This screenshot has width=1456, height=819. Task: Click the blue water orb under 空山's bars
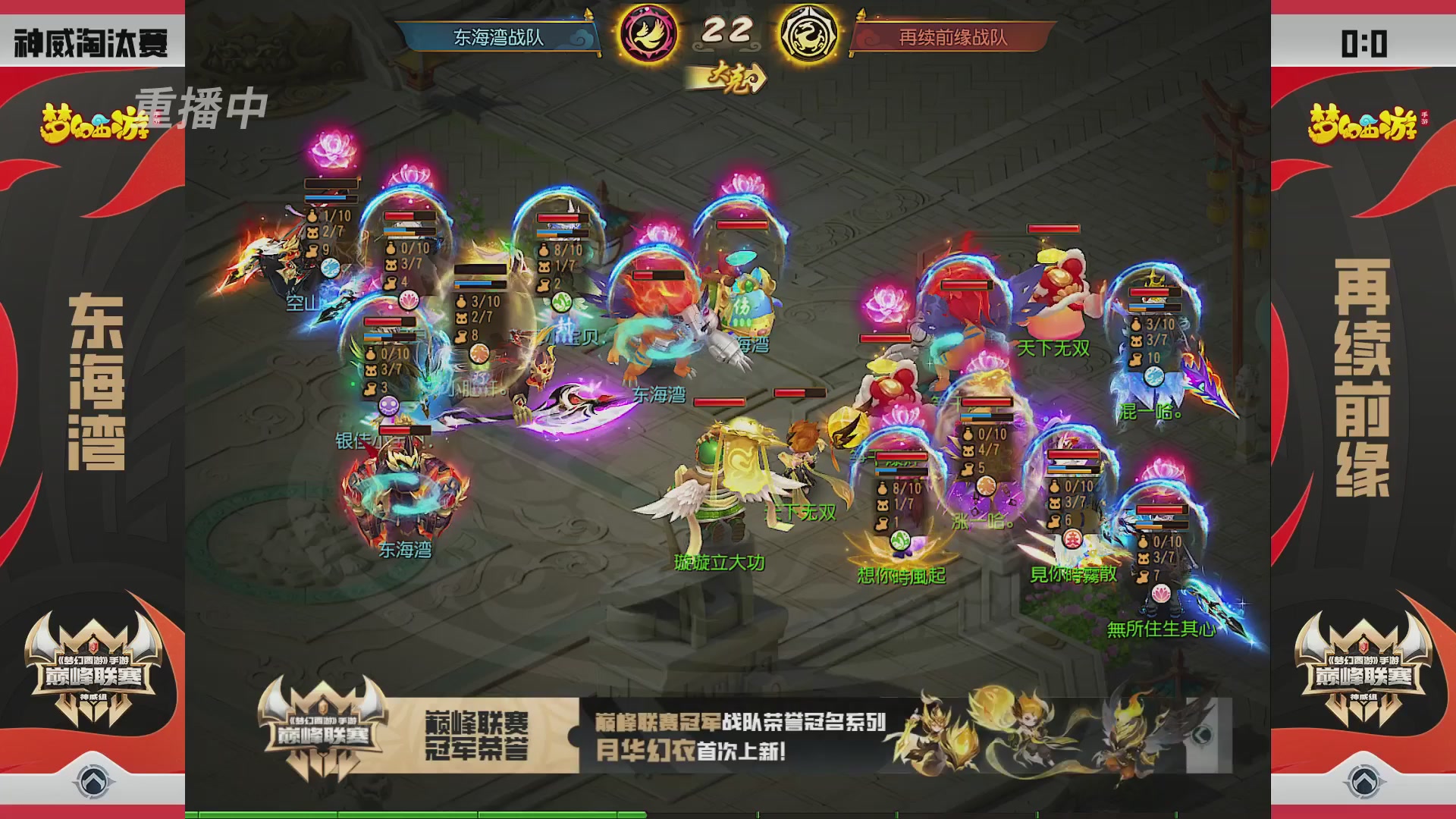pyautogui.click(x=329, y=267)
